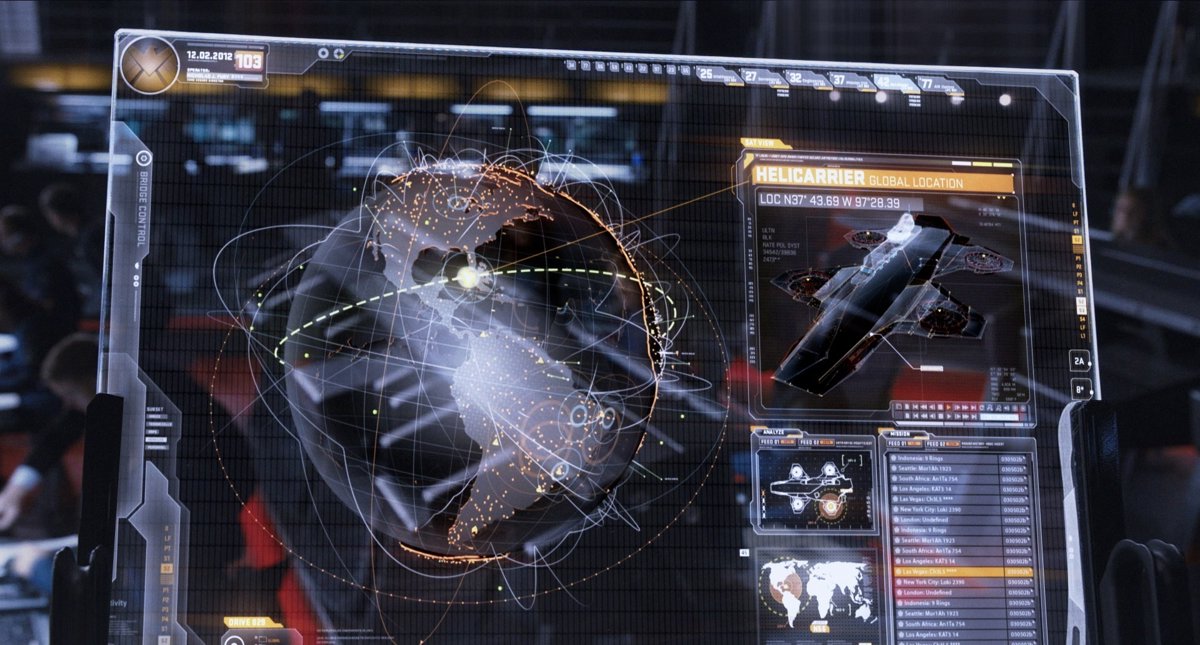
Task: Open the BRIDGE CONTROL side panel
Action: point(142,205)
